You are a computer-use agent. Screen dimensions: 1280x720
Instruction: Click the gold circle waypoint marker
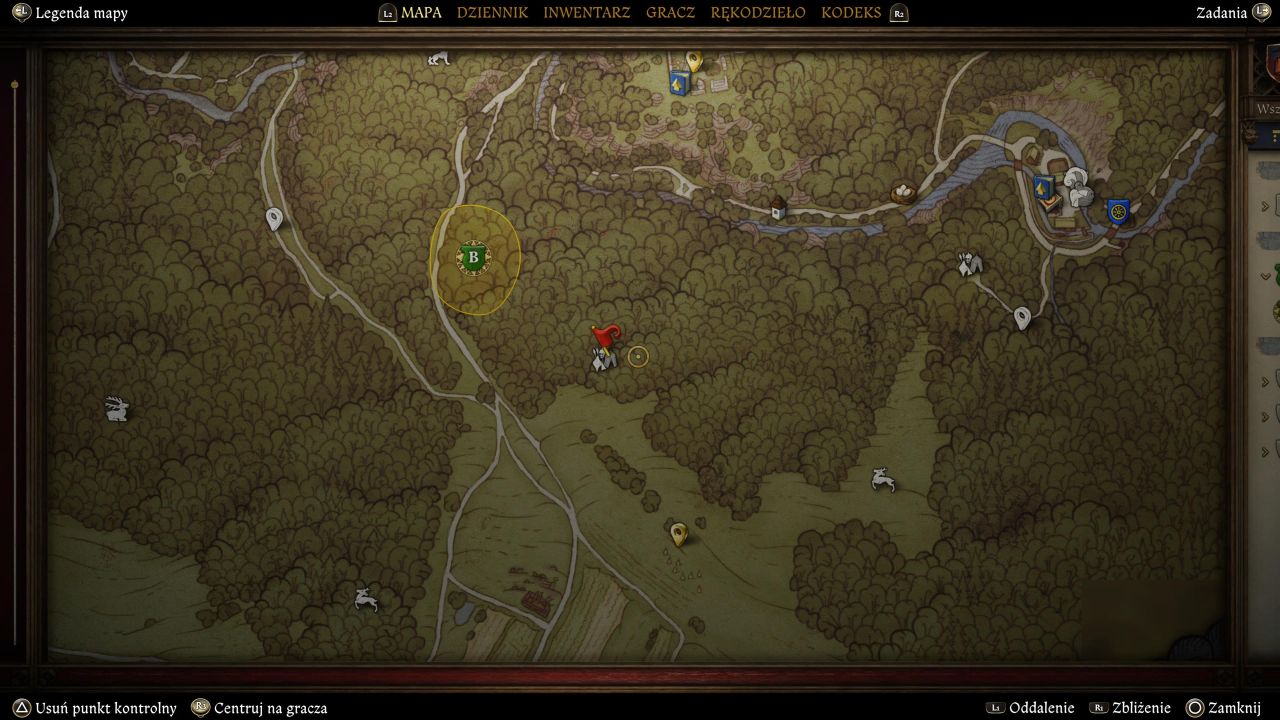[x=638, y=356]
